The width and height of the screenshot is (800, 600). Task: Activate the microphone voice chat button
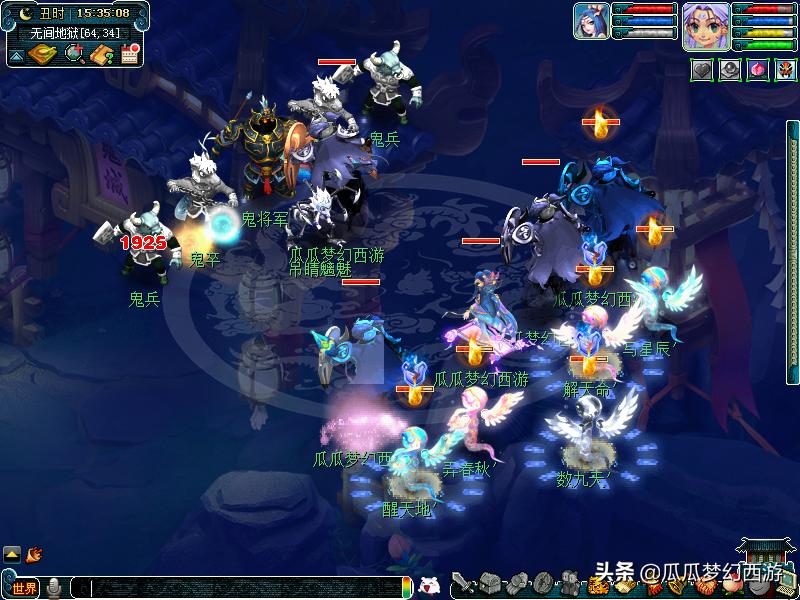coord(54,588)
